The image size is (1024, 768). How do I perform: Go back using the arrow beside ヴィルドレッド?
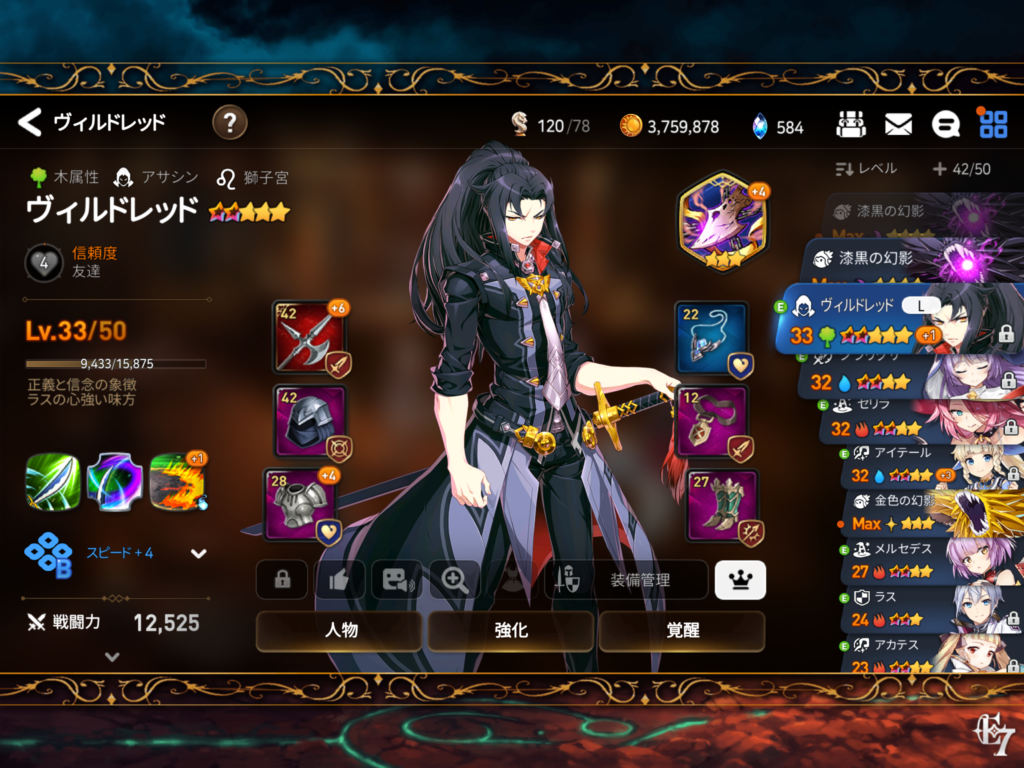point(30,123)
